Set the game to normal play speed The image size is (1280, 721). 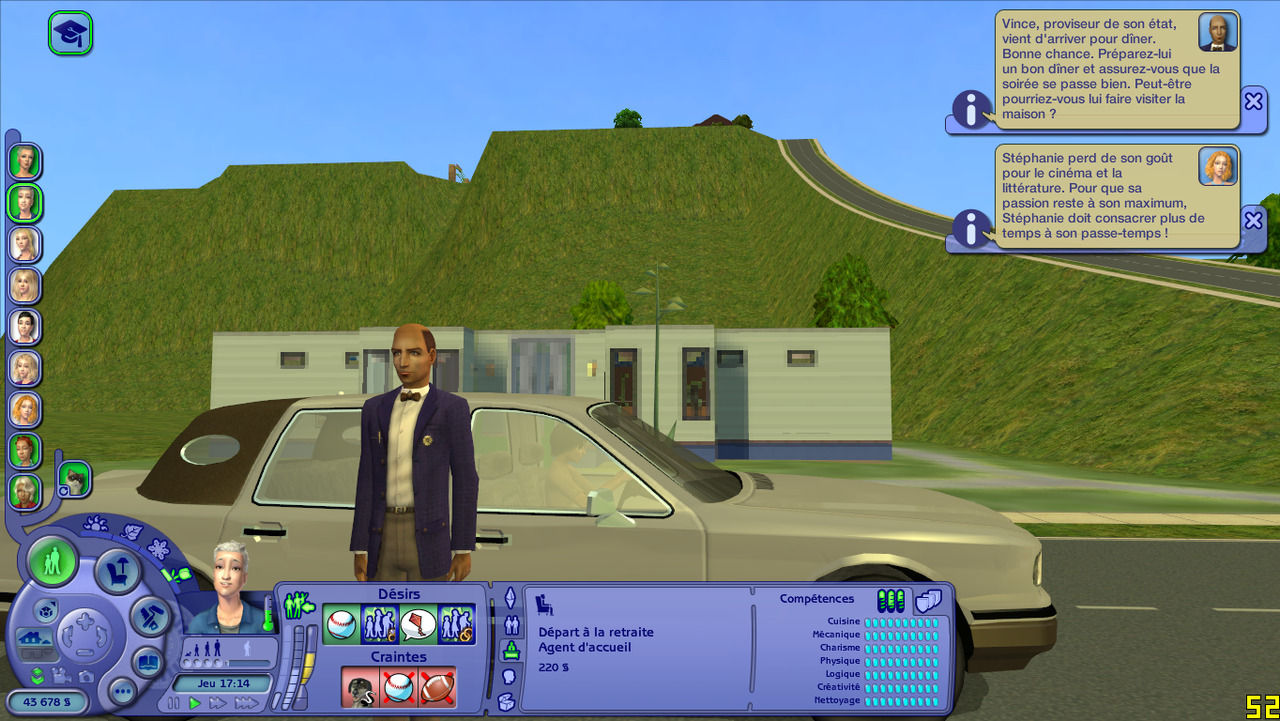195,704
